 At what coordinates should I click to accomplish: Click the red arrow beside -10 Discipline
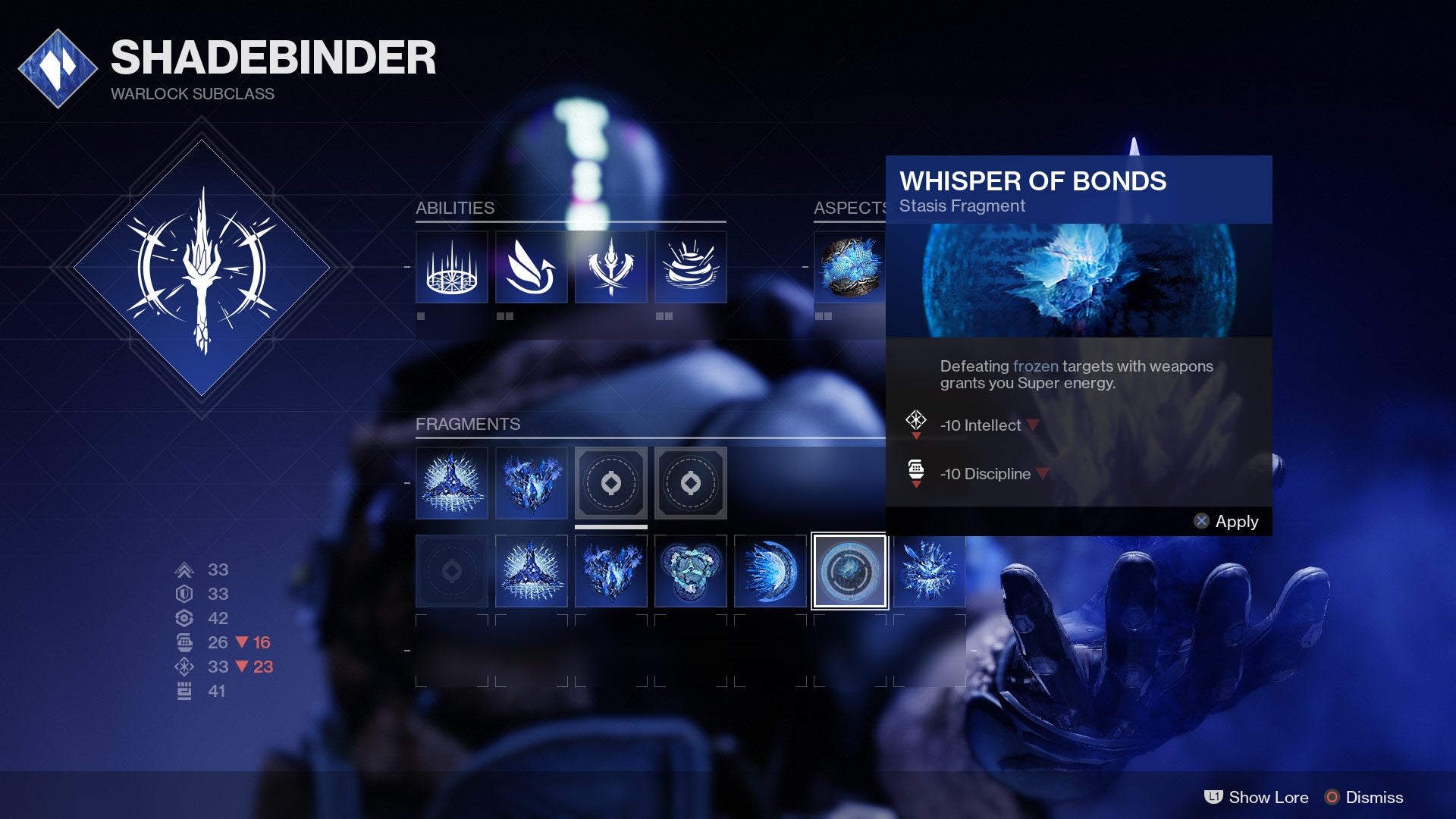pyautogui.click(x=1042, y=473)
